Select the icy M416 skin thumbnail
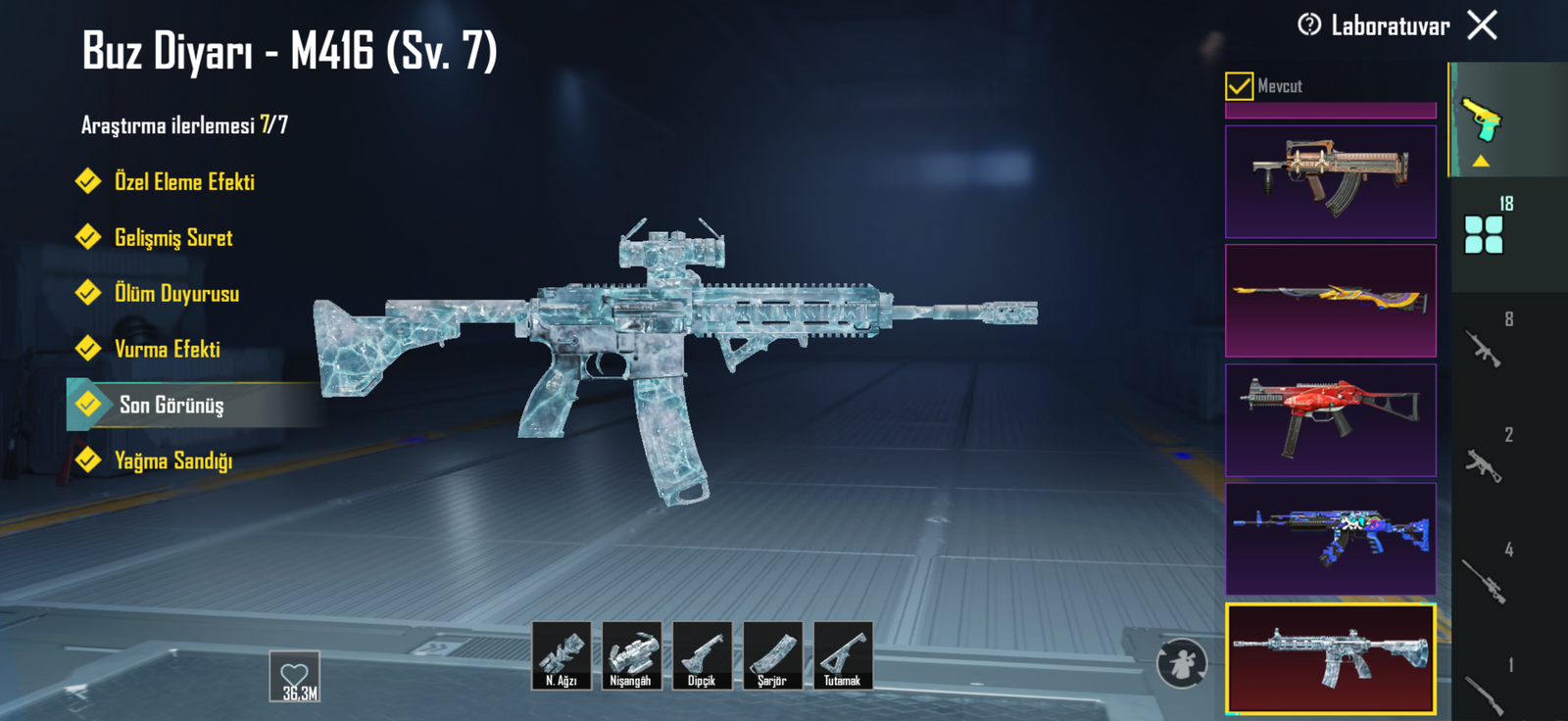The width and height of the screenshot is (1568, 721). 1330,657
